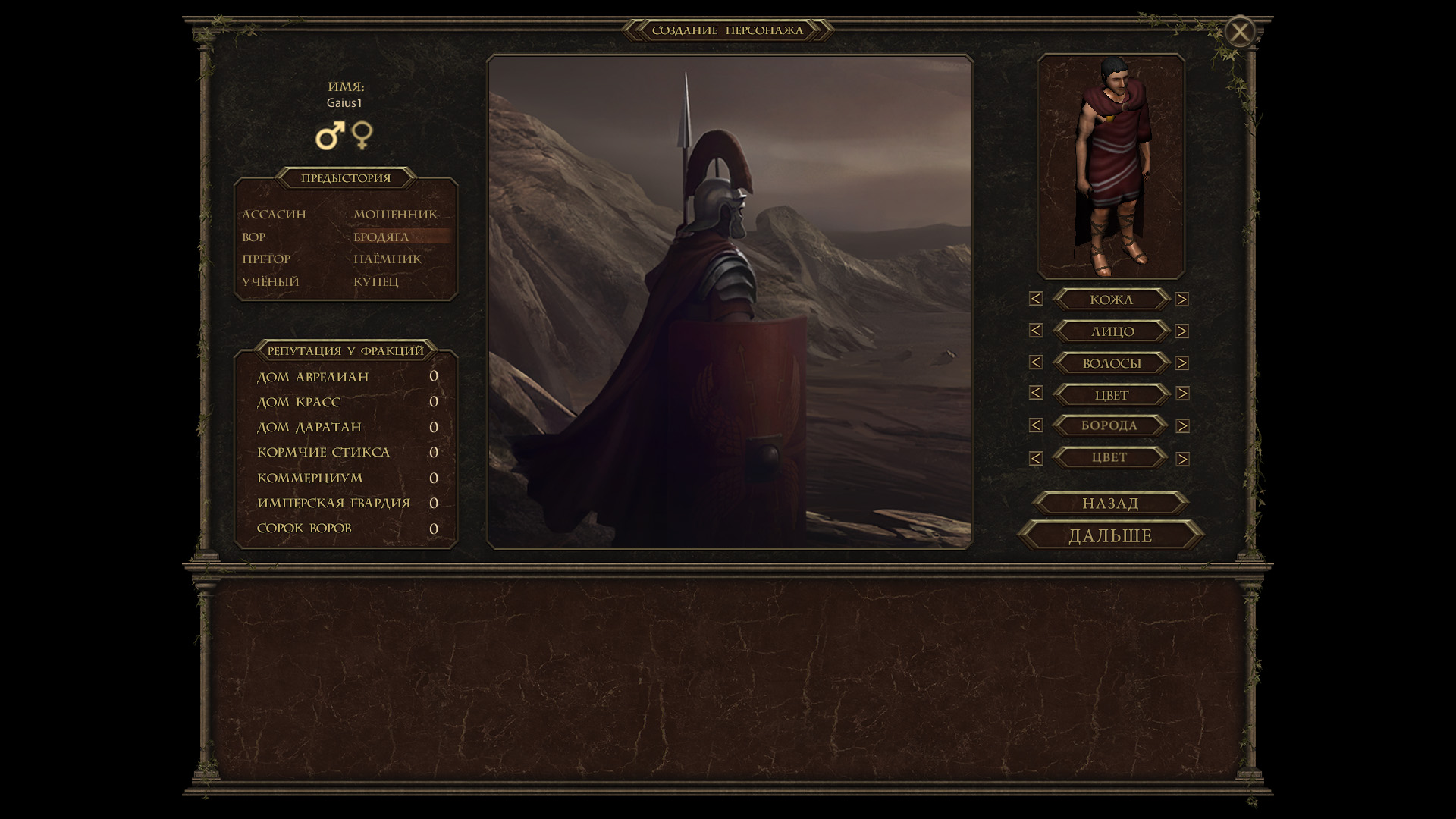Continue with the Дальше button
The width and height of the screenshot is (1456, 819).
click(1110, 536)
